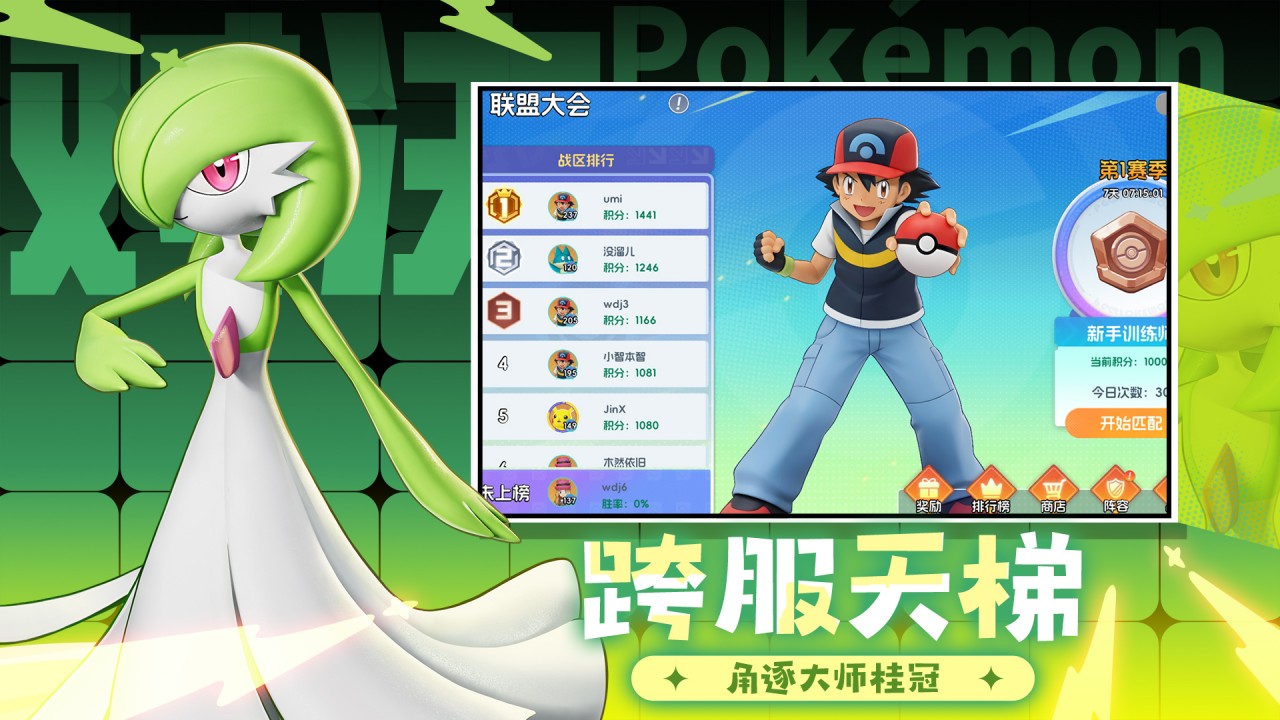The image size is (1280, 720).
Task: Select the third-place bronze medal marker
Action: coord(504,309)
